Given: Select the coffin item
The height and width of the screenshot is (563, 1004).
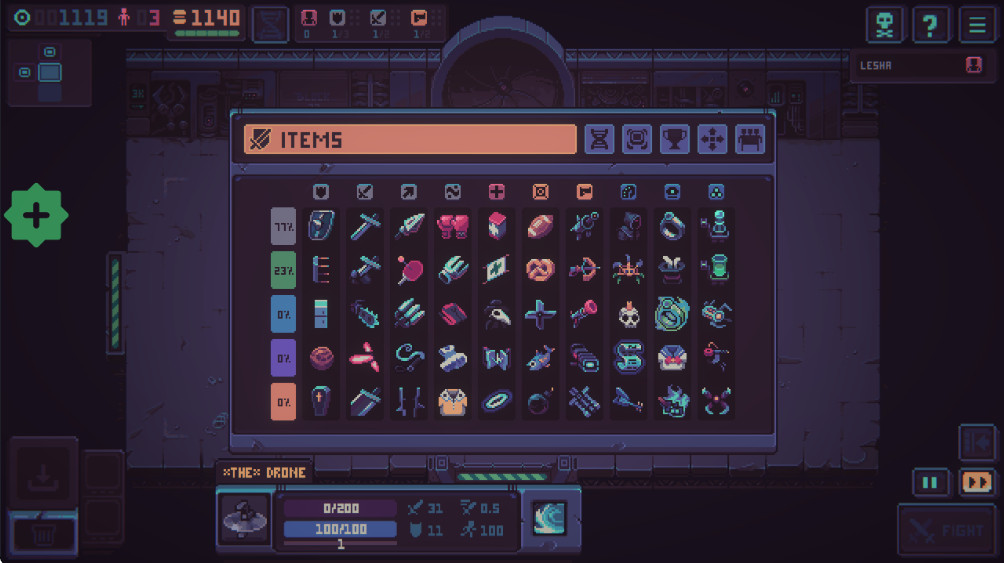Looking at the screenshot, I should tap(320, 401).
